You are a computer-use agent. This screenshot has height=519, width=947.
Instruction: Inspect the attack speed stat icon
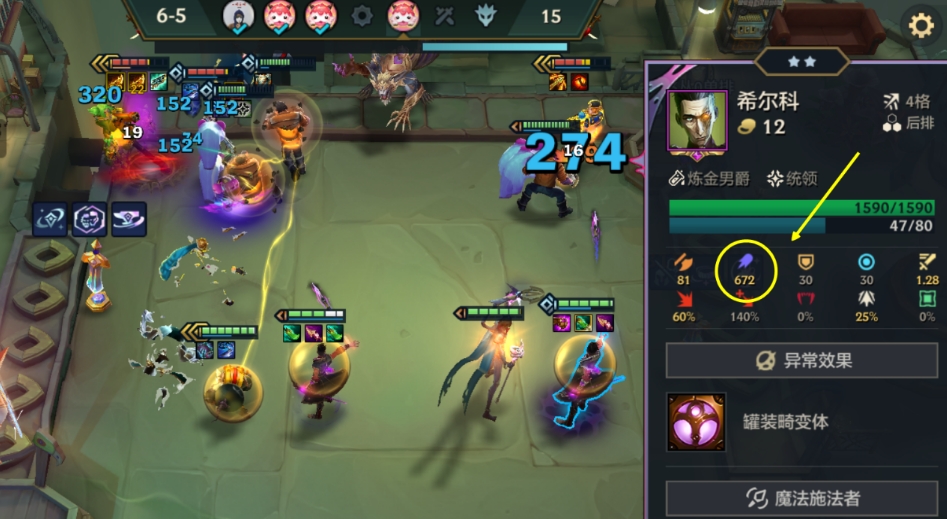(x=926, y=261)
